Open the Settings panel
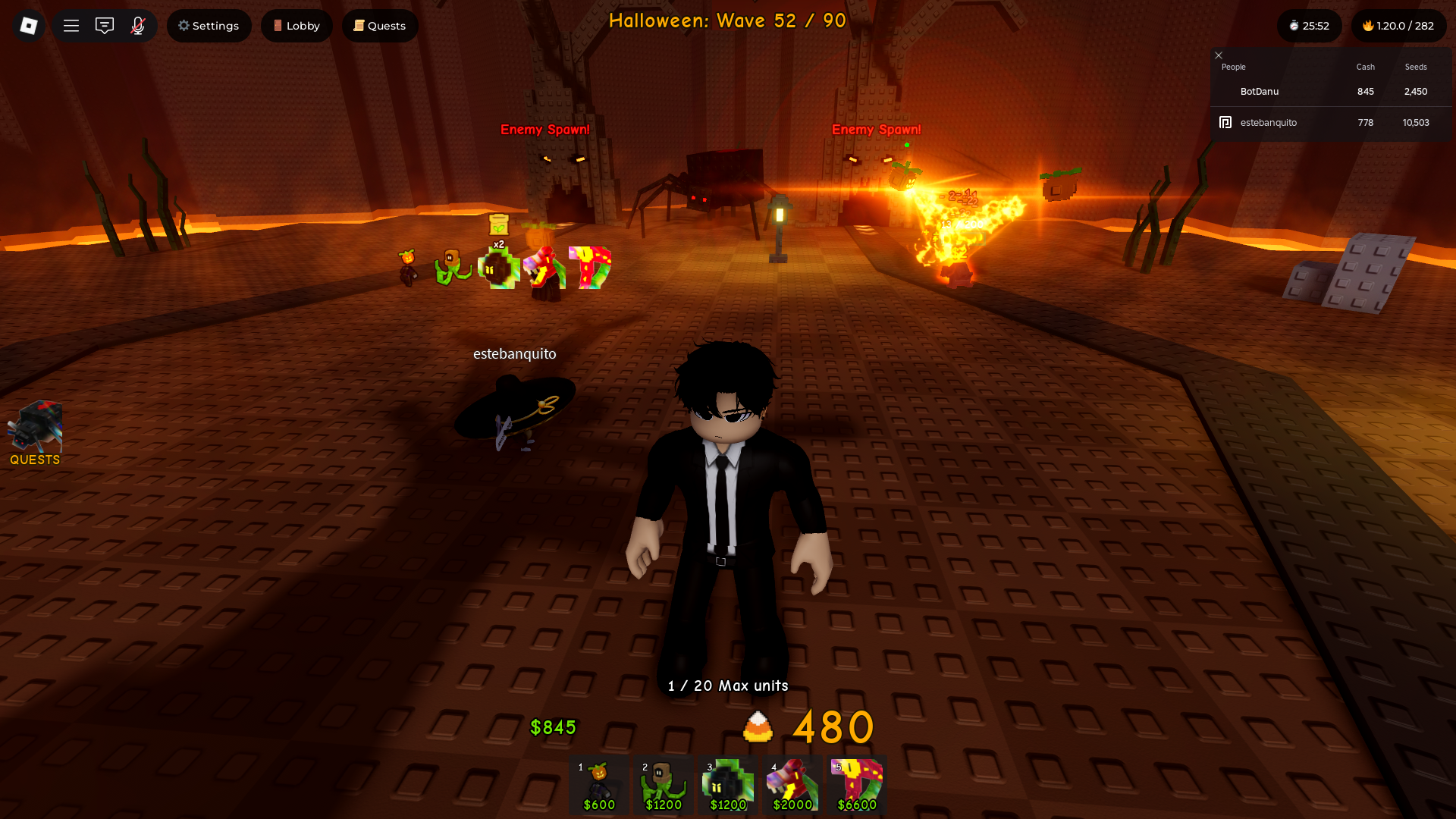 tap(209, 26)
